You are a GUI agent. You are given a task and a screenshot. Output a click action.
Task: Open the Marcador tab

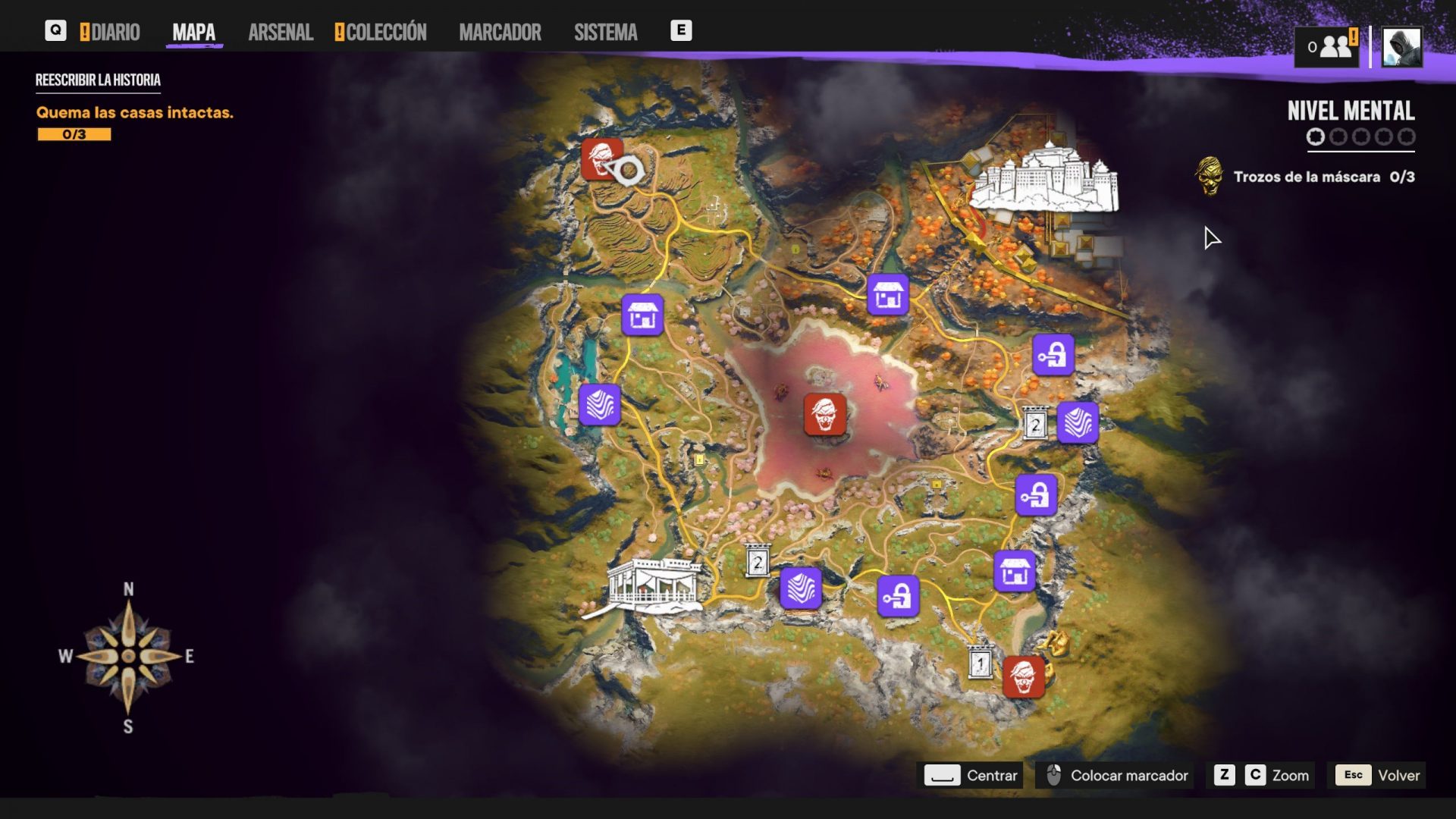coord(500,32)
